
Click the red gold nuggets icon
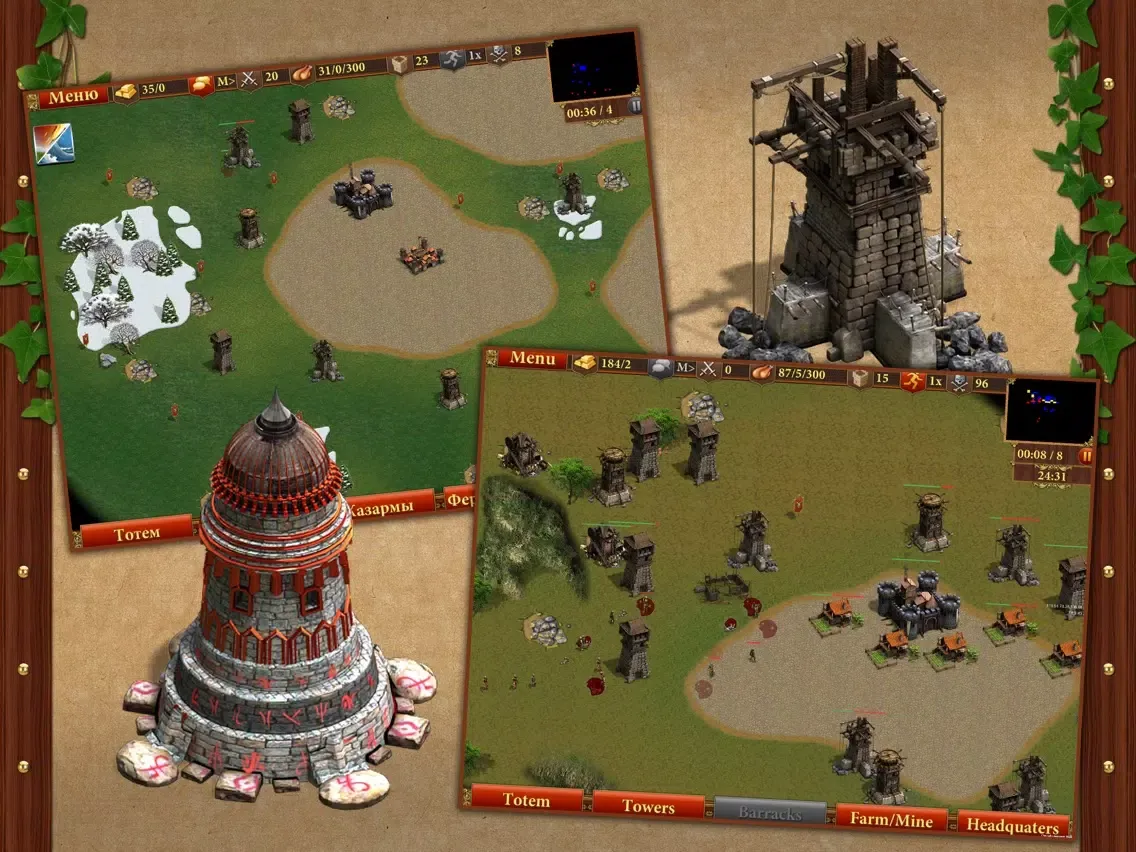click(x=201, y=84)
